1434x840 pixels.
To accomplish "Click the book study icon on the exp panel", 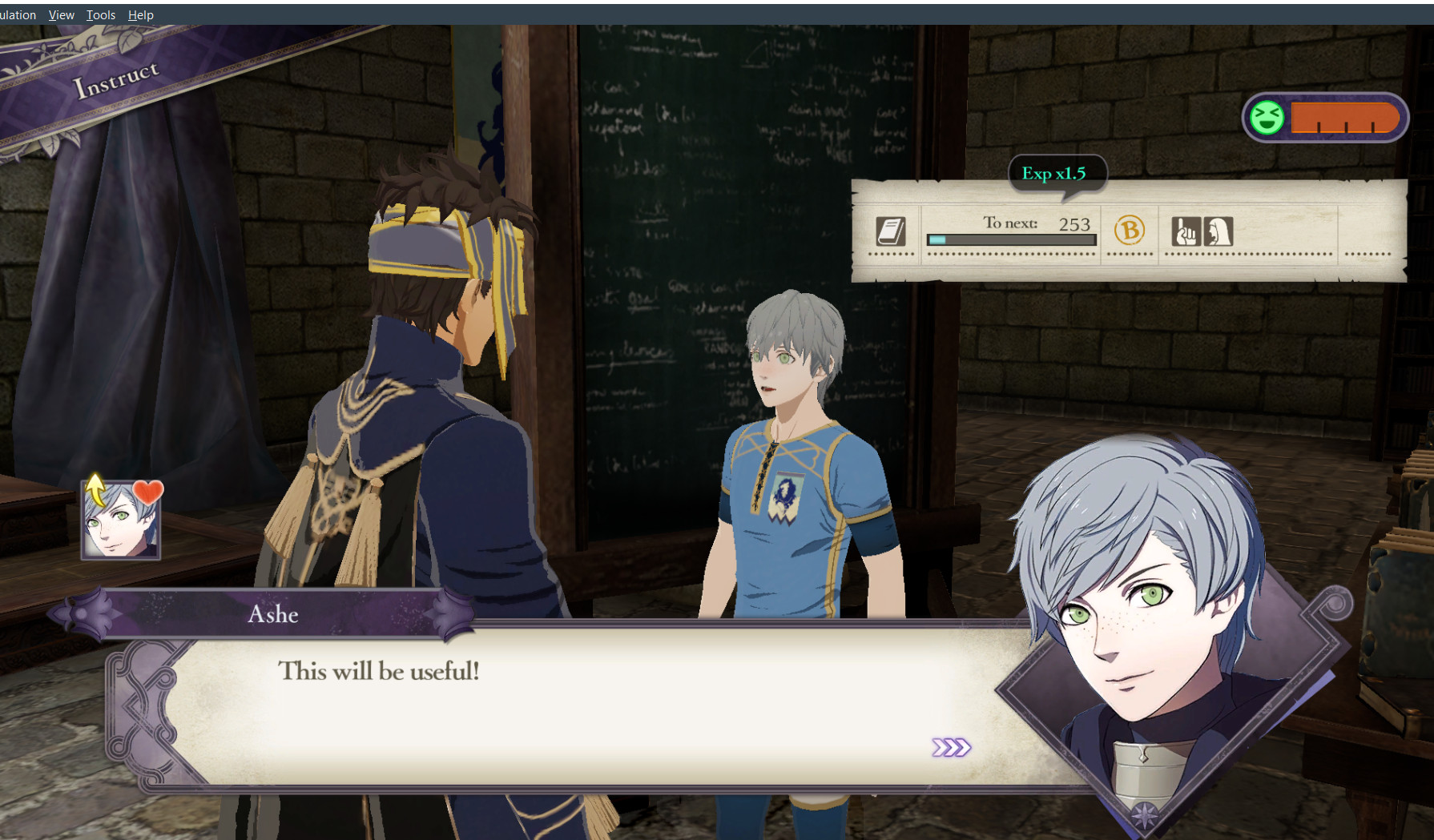I will pyautogui.click(x=892, y=233).
